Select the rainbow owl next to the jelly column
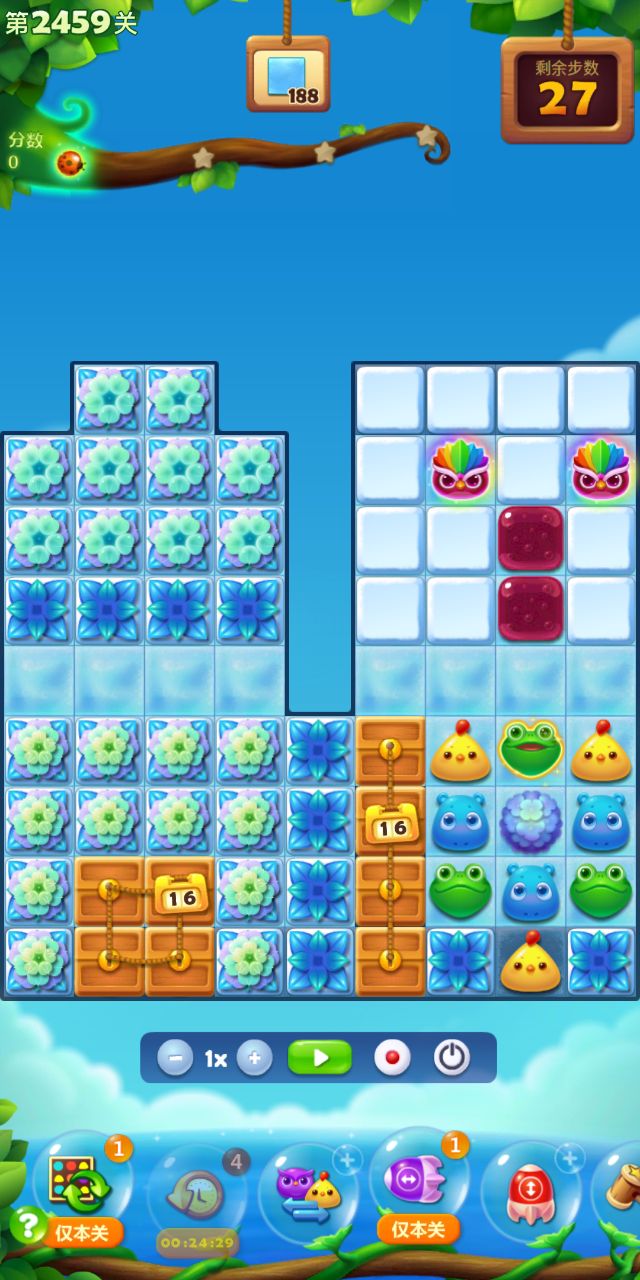The image size is (640, 1280). [460, 470]
